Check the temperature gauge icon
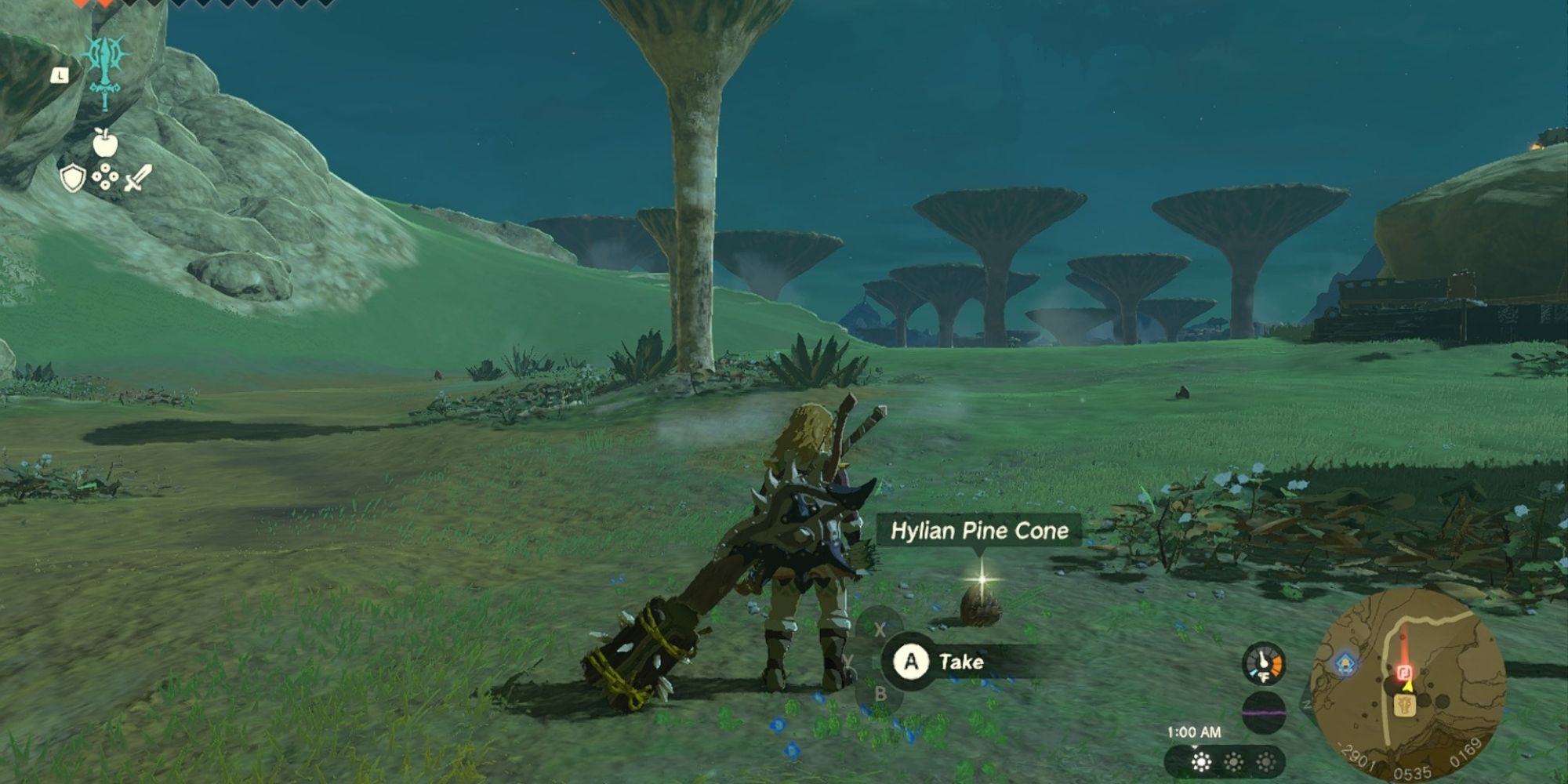Viewport: 1568px width, 784px height. (x=1263, y=663)
